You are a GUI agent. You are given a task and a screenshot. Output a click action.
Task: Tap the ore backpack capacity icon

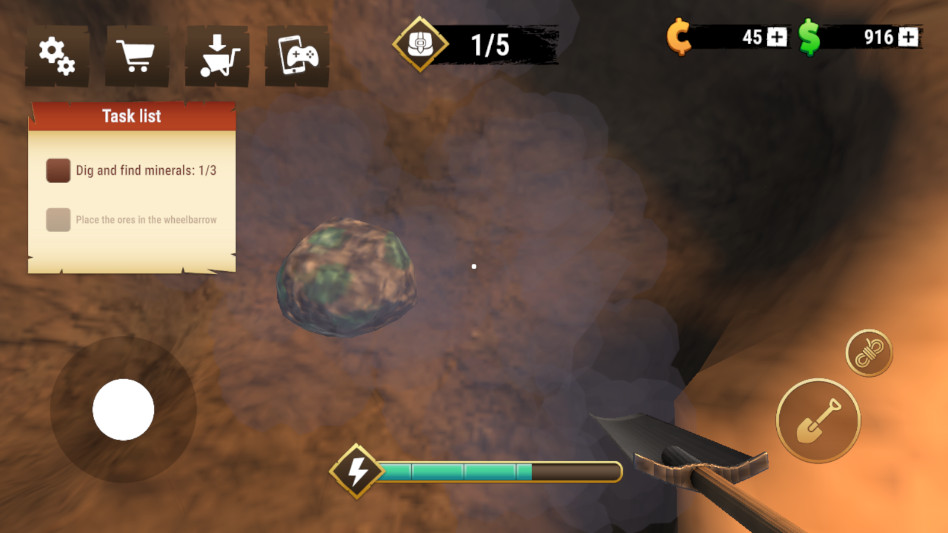click(419, 45)
